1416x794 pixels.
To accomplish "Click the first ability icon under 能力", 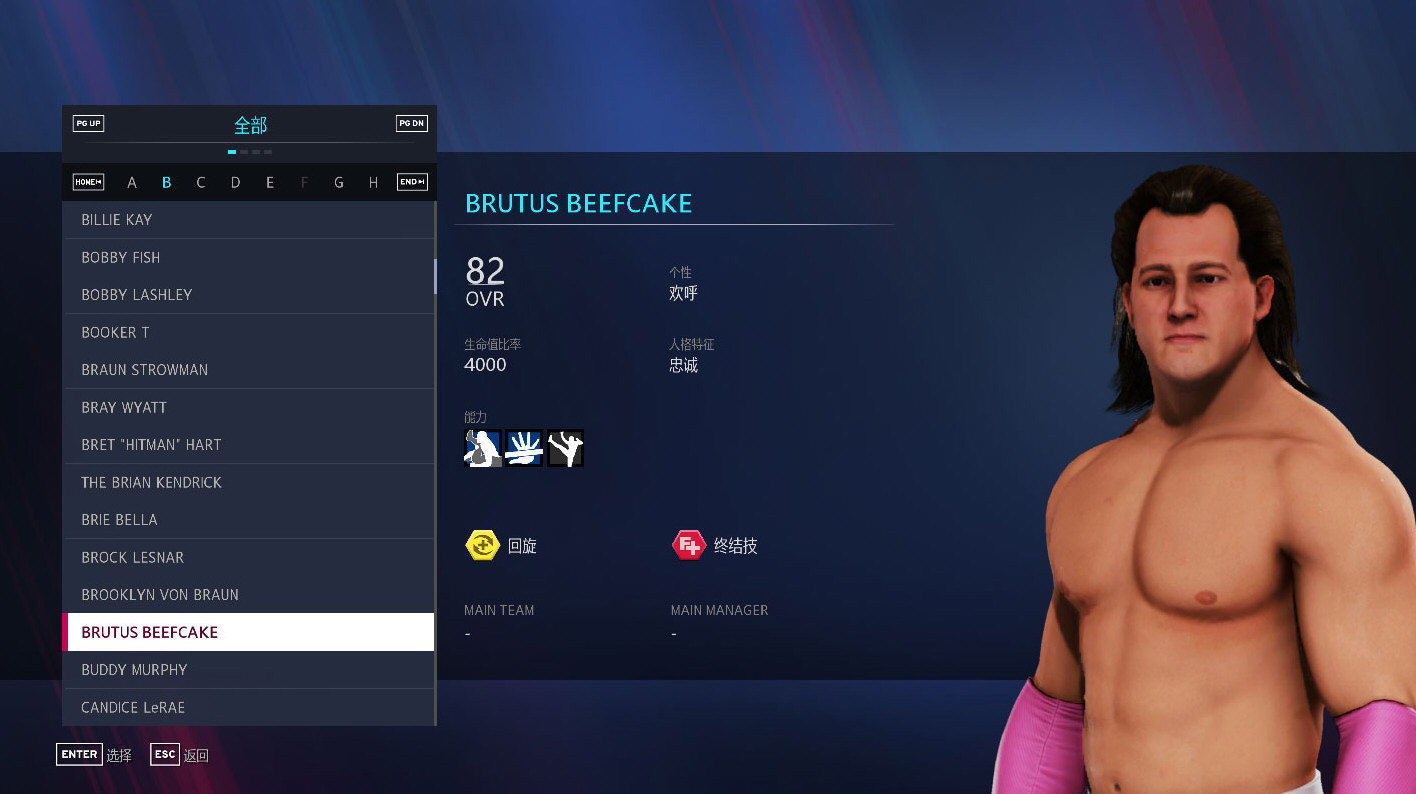I will pos(482,447).
